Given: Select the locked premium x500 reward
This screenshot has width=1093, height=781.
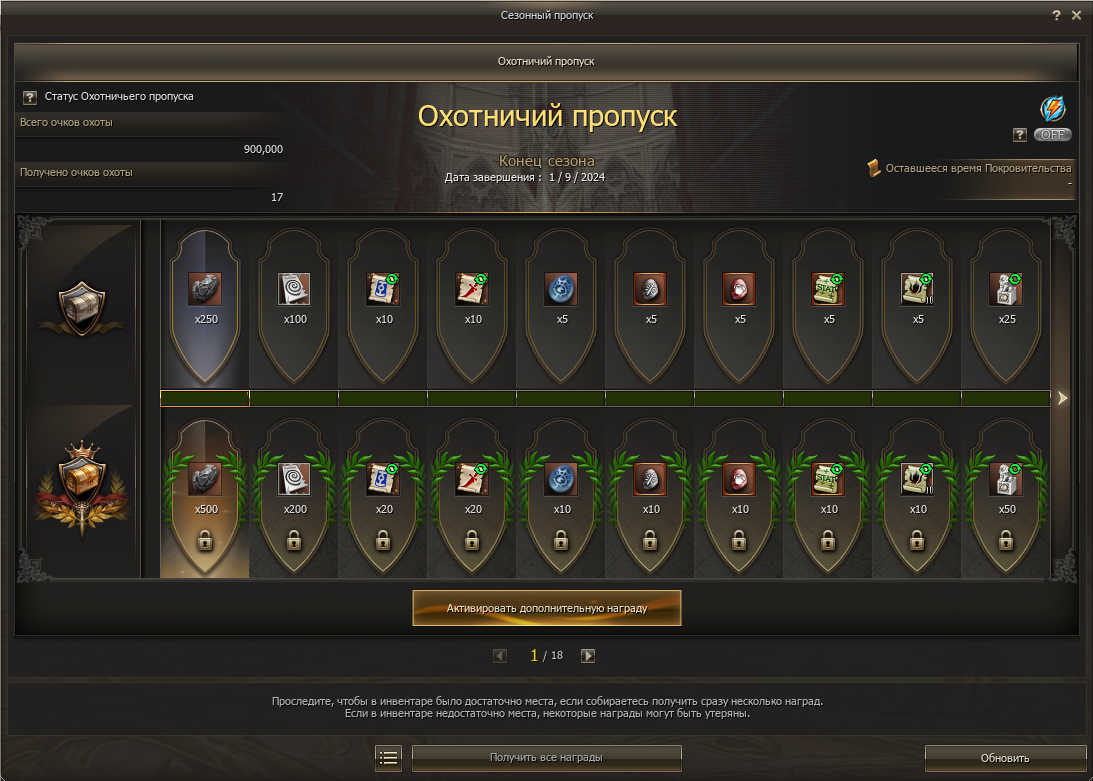Looking at the screenshot, I should pyautogui.click(x=205, y=497).
